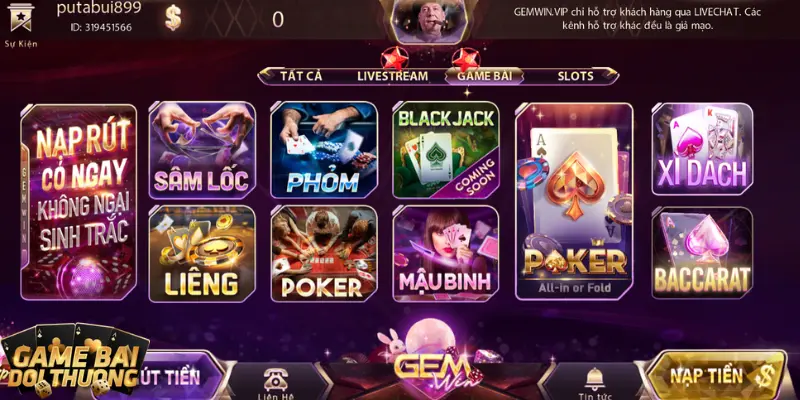Screen dimensions: 800x400
Task: Open the Baccarat game tile
Action: tap(702, 254)
